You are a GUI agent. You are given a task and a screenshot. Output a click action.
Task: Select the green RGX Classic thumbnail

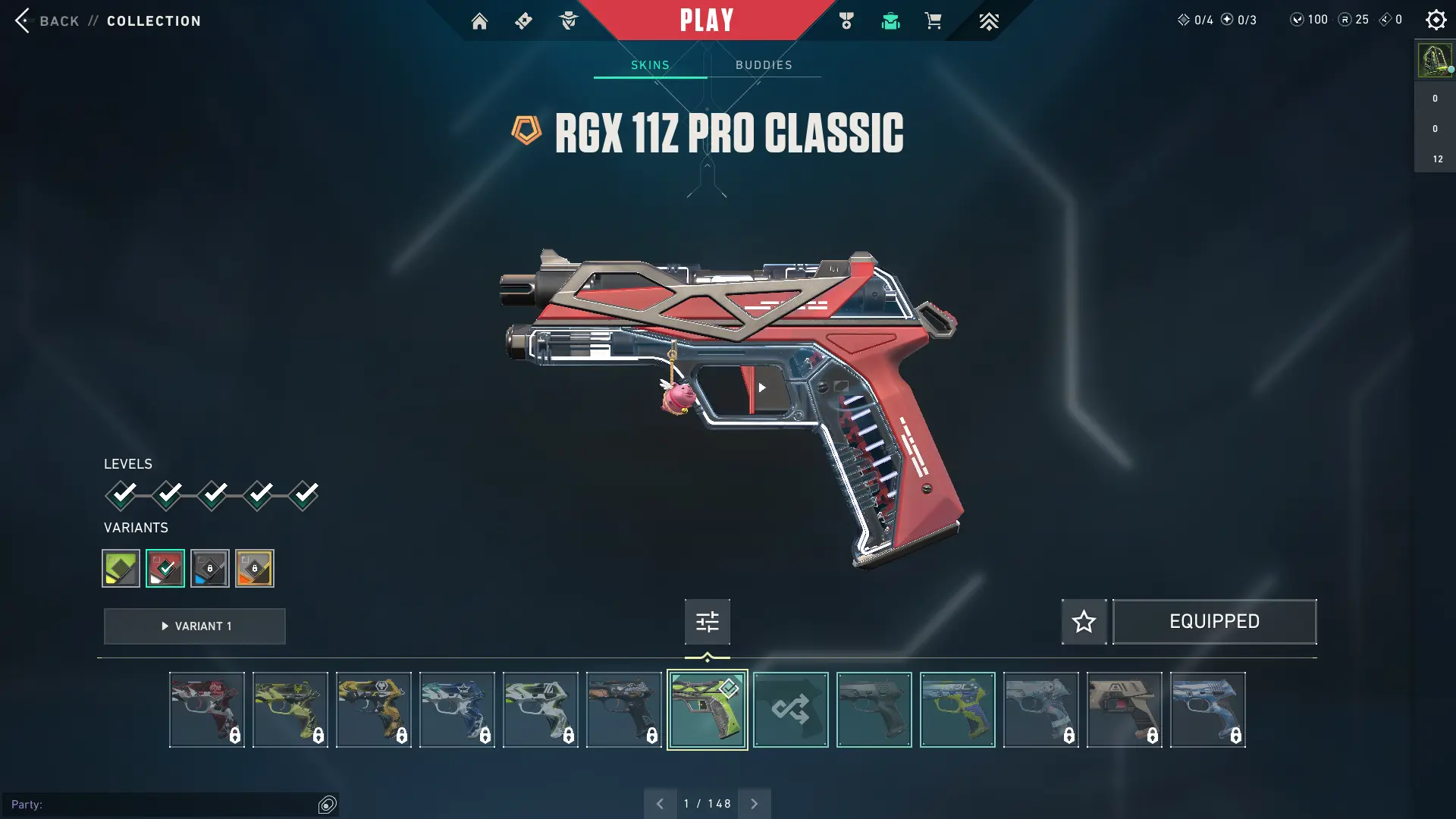[x=707, y=710]
